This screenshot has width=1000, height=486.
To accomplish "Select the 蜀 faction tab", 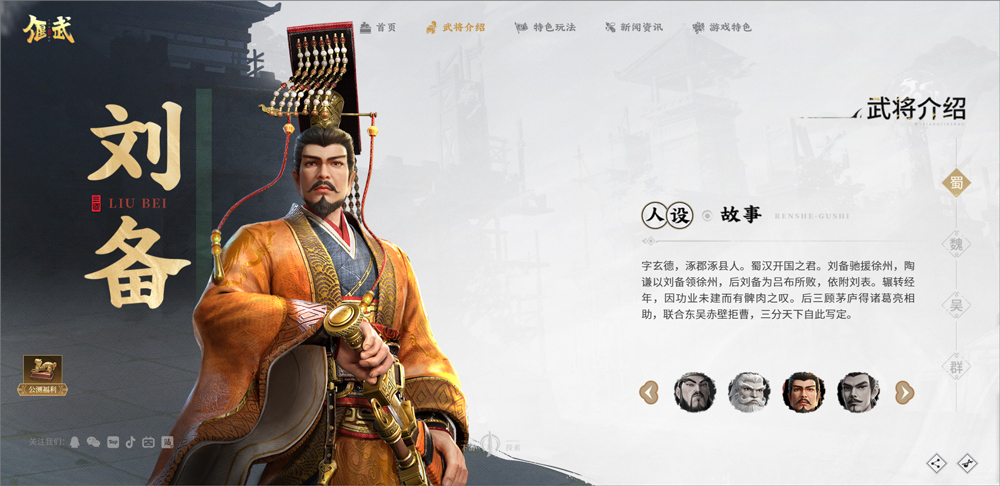I will (957, 182).
